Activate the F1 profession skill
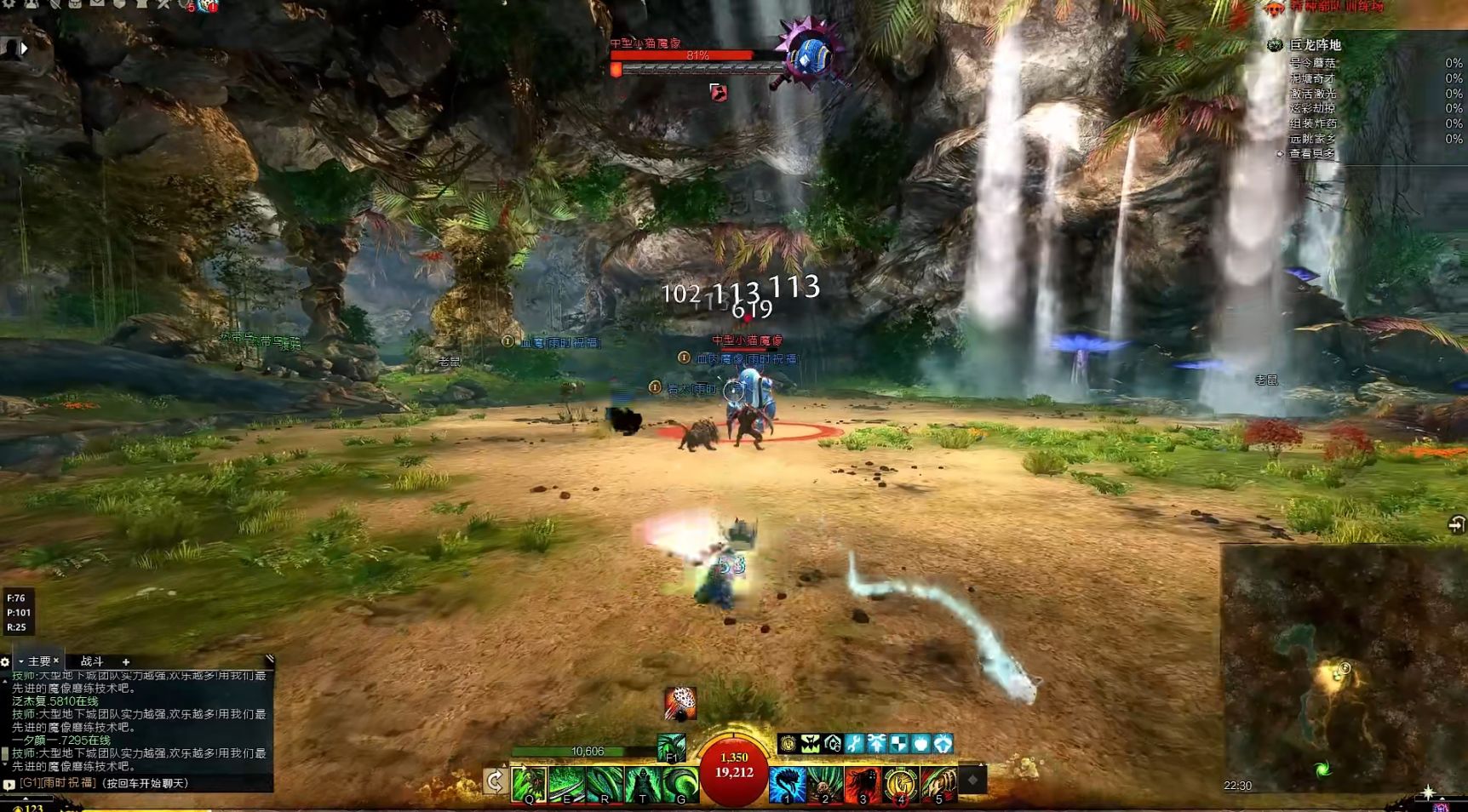Screen dimensions: 1468x812 pos(672,747)
